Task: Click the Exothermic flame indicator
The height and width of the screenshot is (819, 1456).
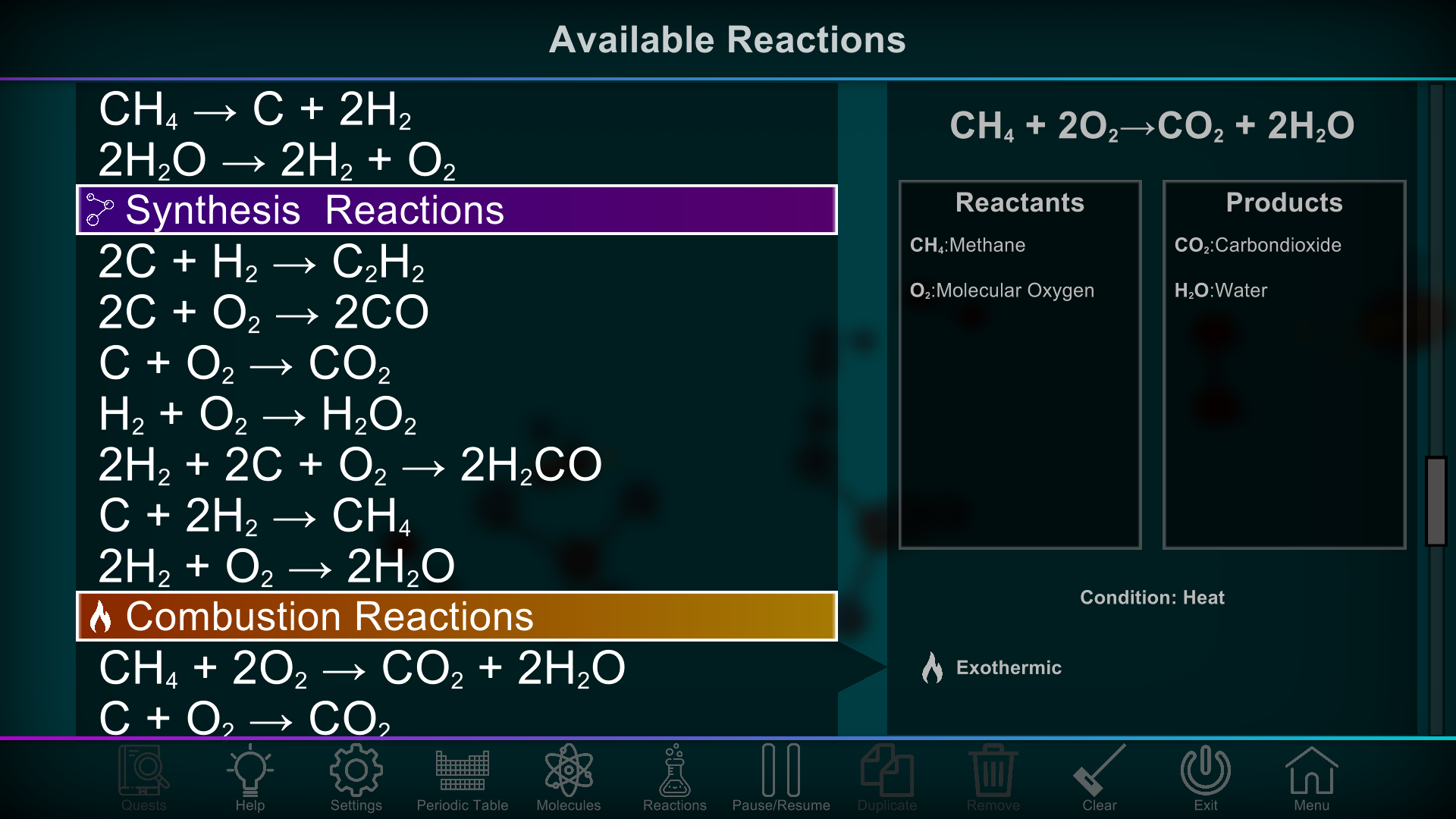Action: click(x=934, y=667)
